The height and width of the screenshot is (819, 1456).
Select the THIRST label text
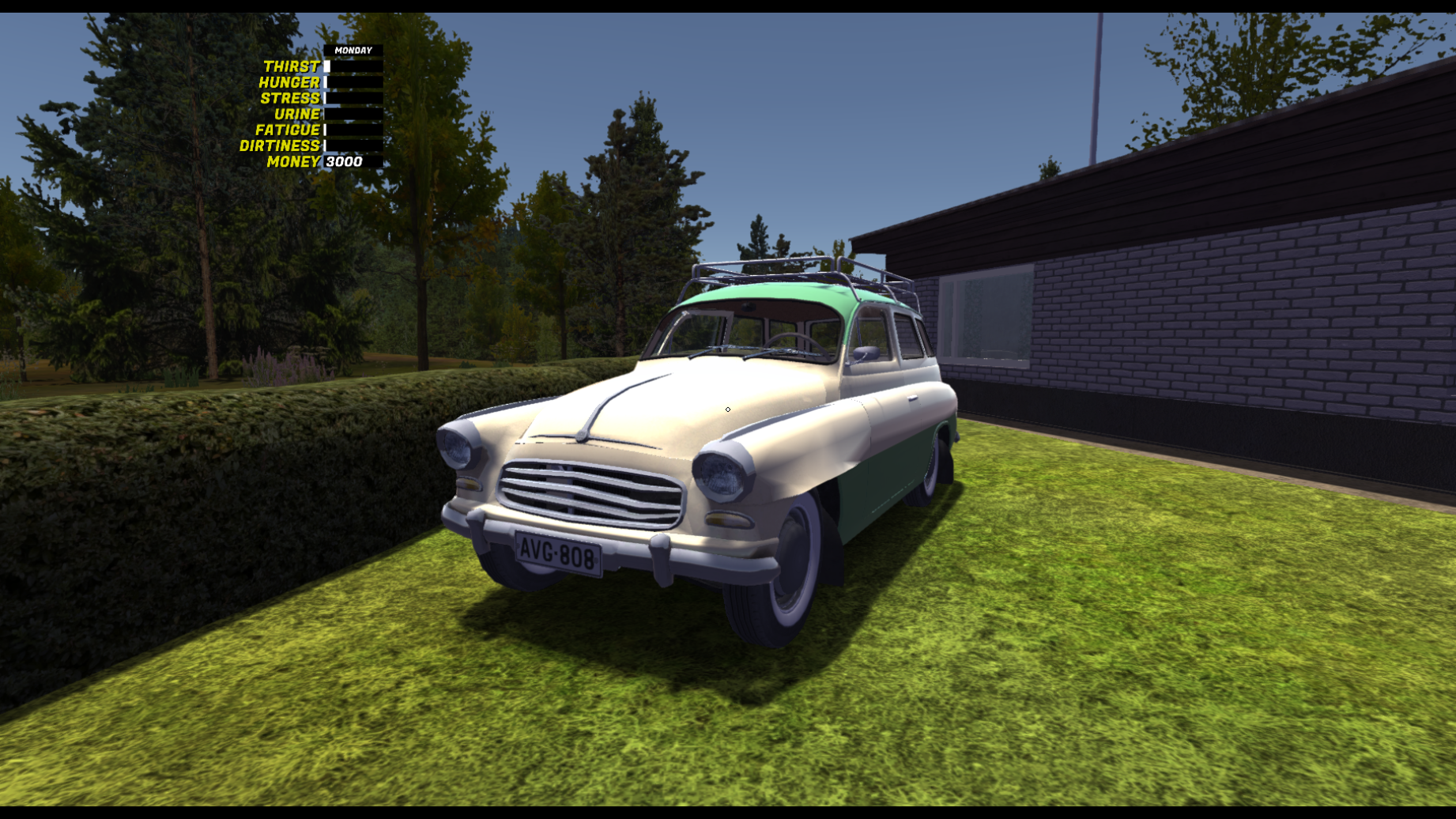[x=292, y=66]
